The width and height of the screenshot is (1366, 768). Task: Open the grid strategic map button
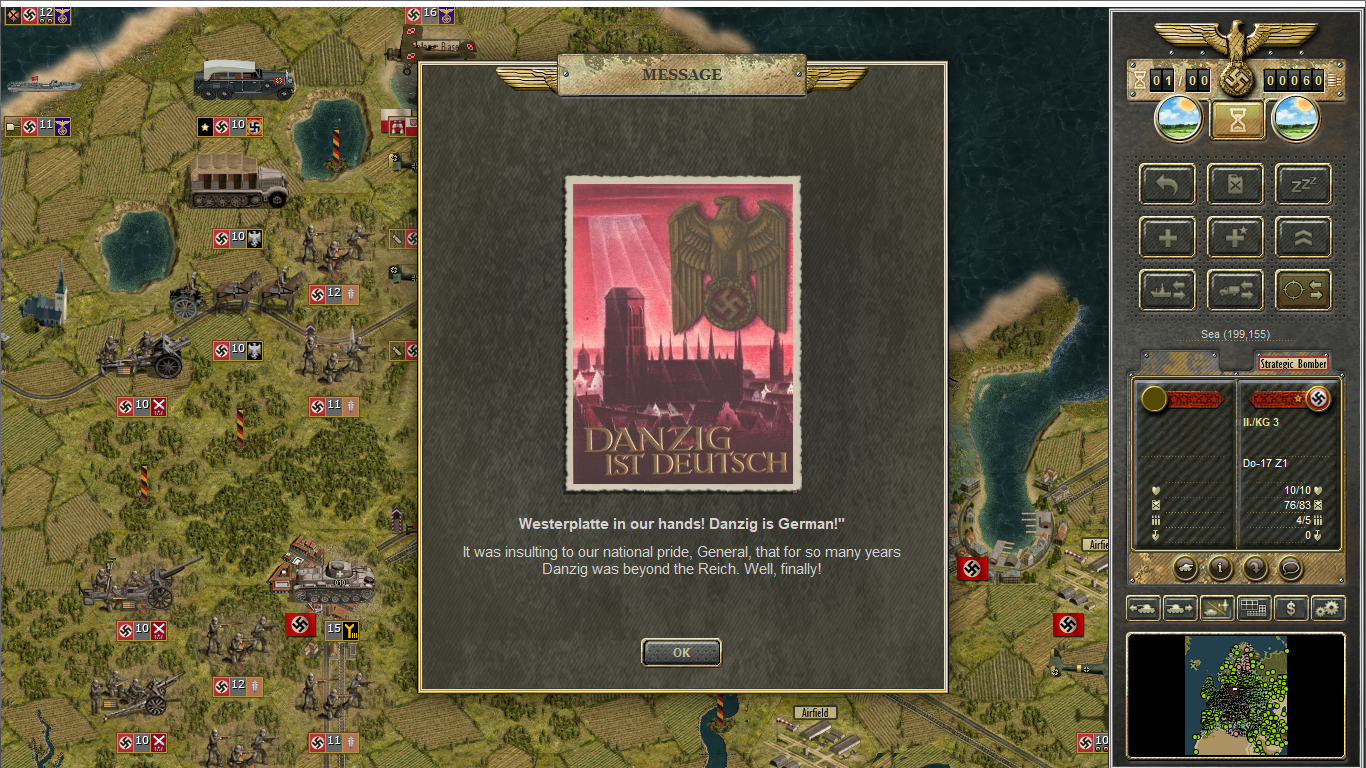[1254, 607]
